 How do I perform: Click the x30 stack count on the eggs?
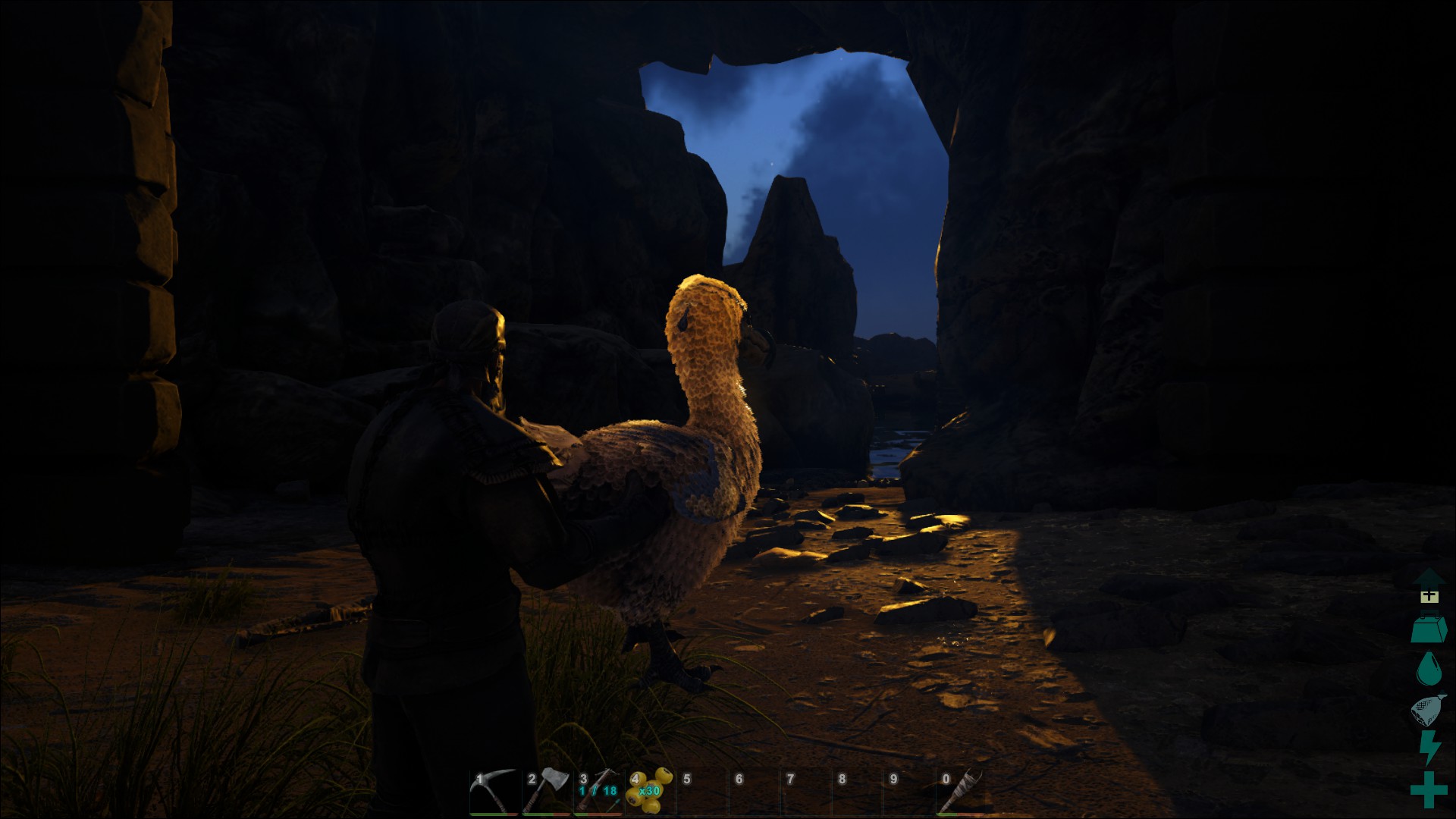pos(648,792)
